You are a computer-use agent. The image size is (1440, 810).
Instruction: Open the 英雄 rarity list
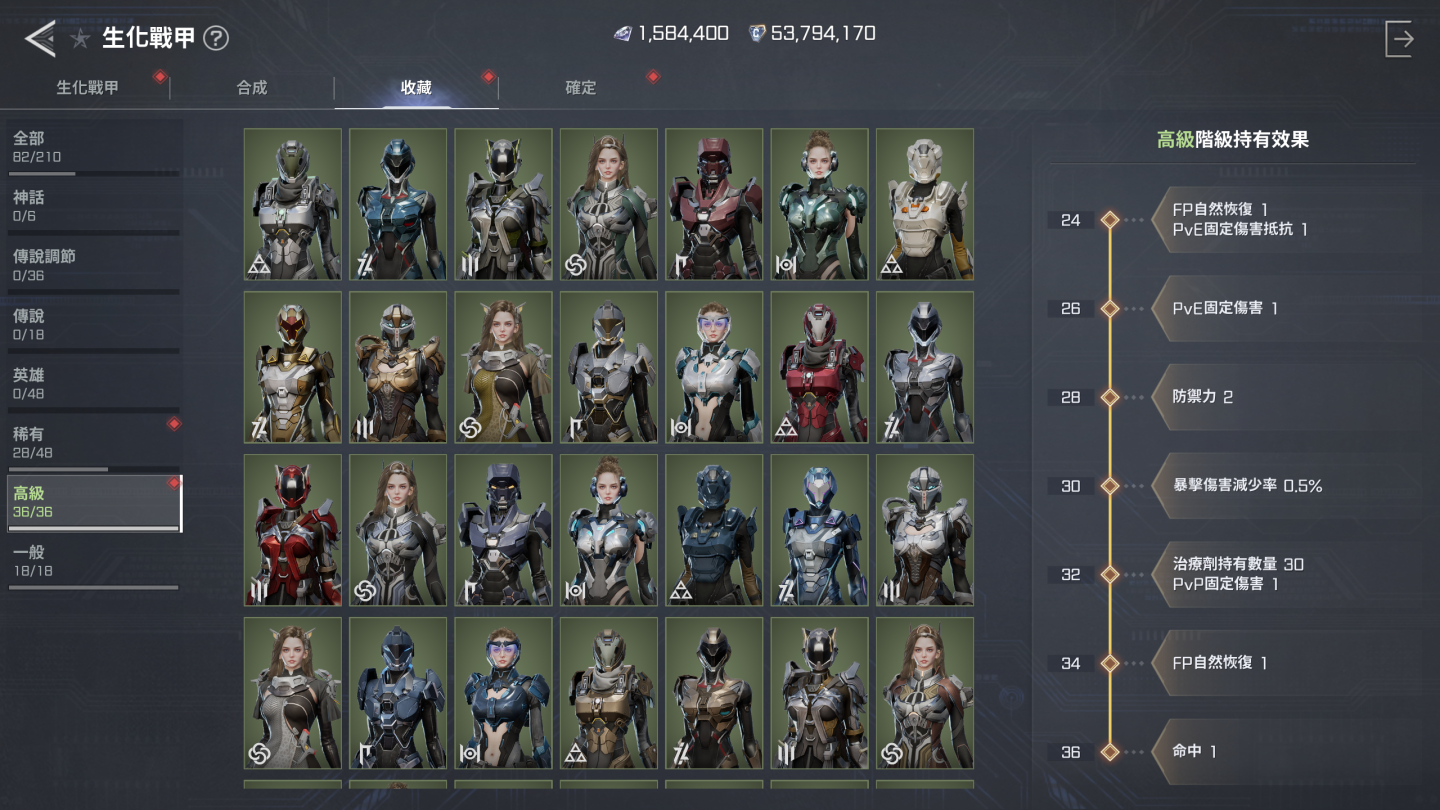pyautogui.click(x=93, y=383)
